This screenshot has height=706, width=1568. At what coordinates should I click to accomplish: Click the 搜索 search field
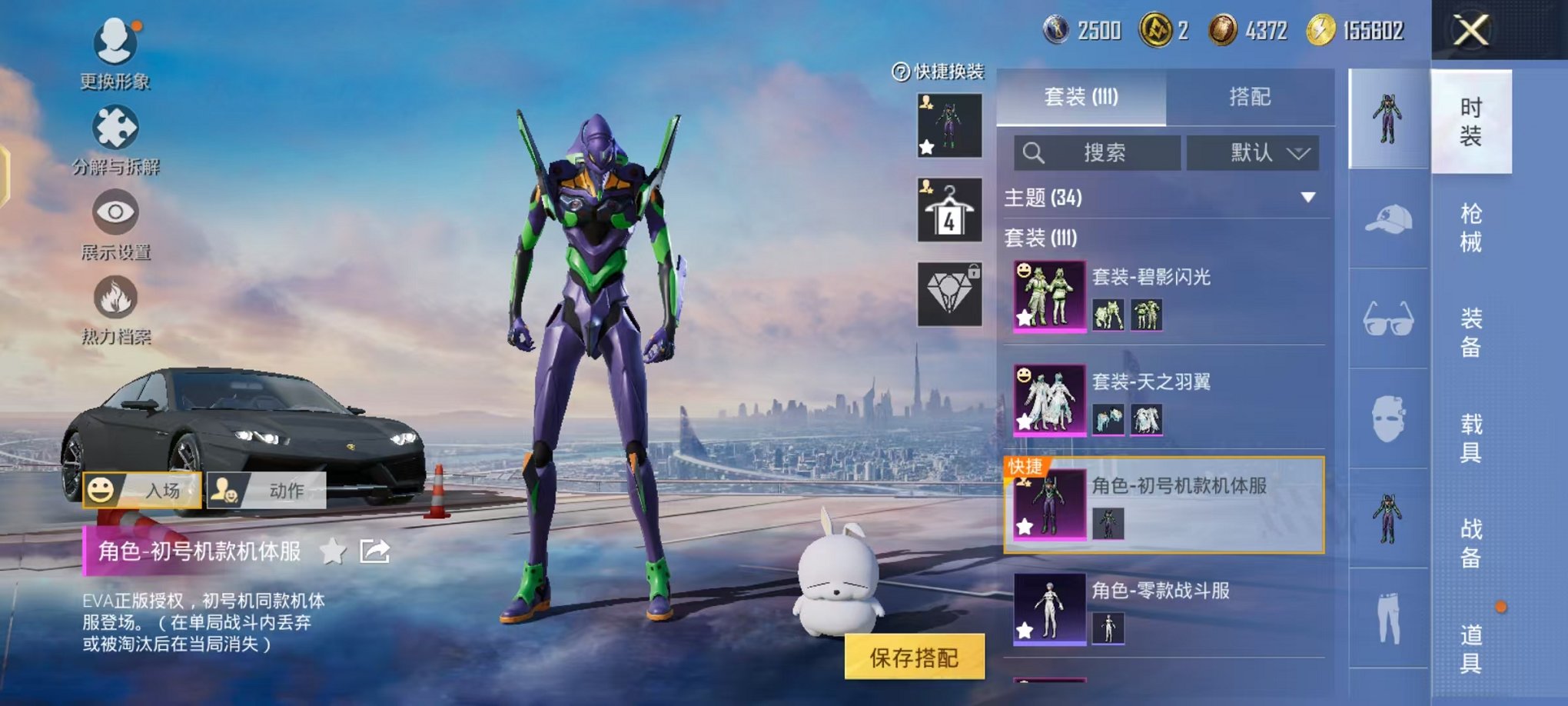[x=1098, y=152]
